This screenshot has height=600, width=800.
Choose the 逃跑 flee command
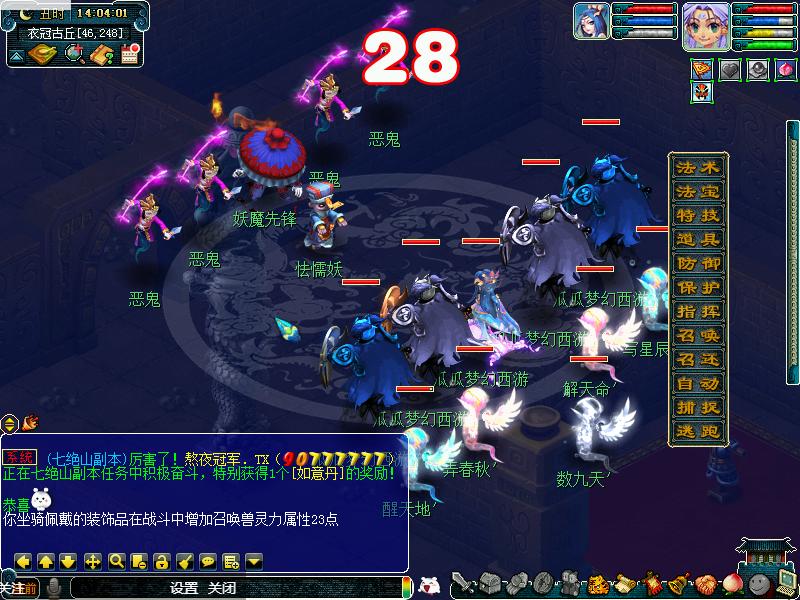coord(697,431)
